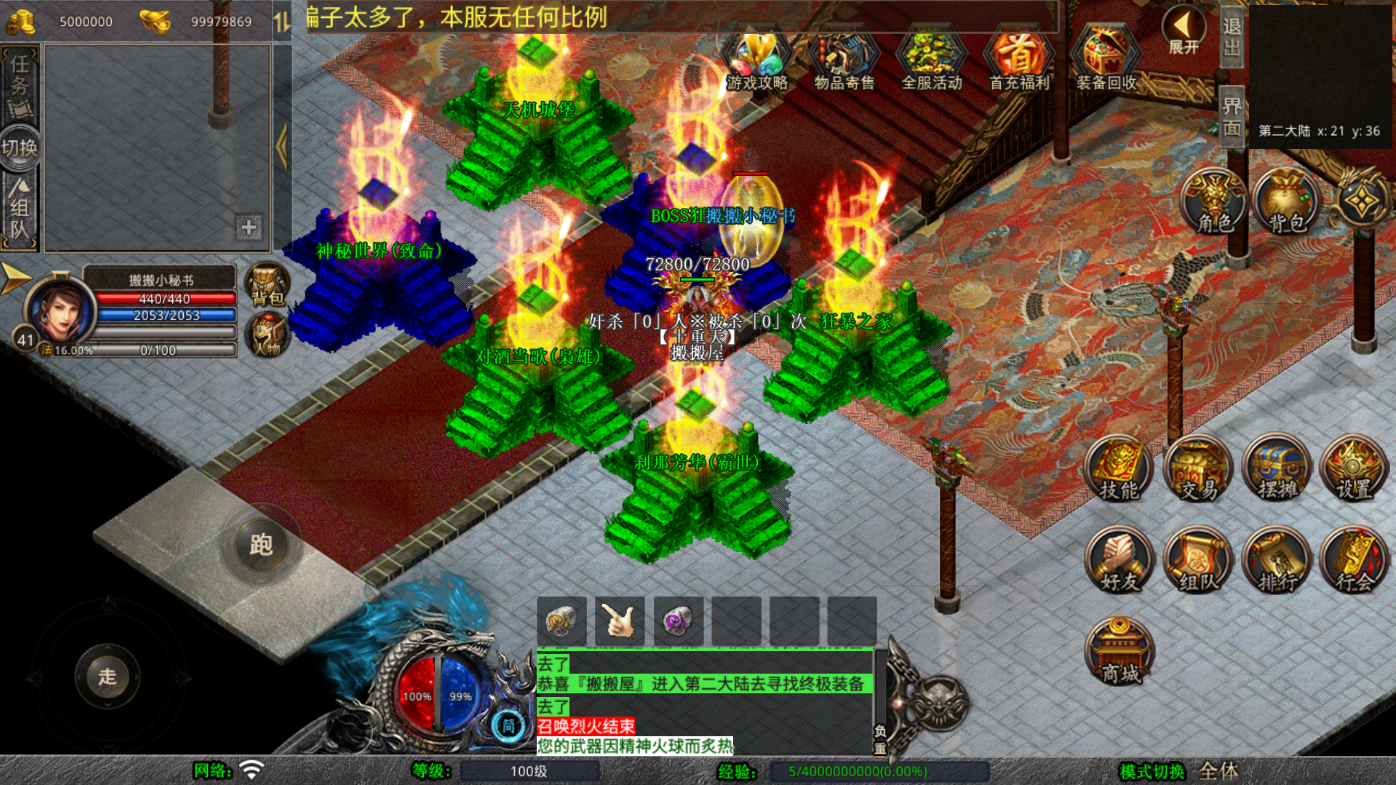Toggle the 跑 run button
Viewport: 1396px width, 785px height.
[x=261, y=545]
